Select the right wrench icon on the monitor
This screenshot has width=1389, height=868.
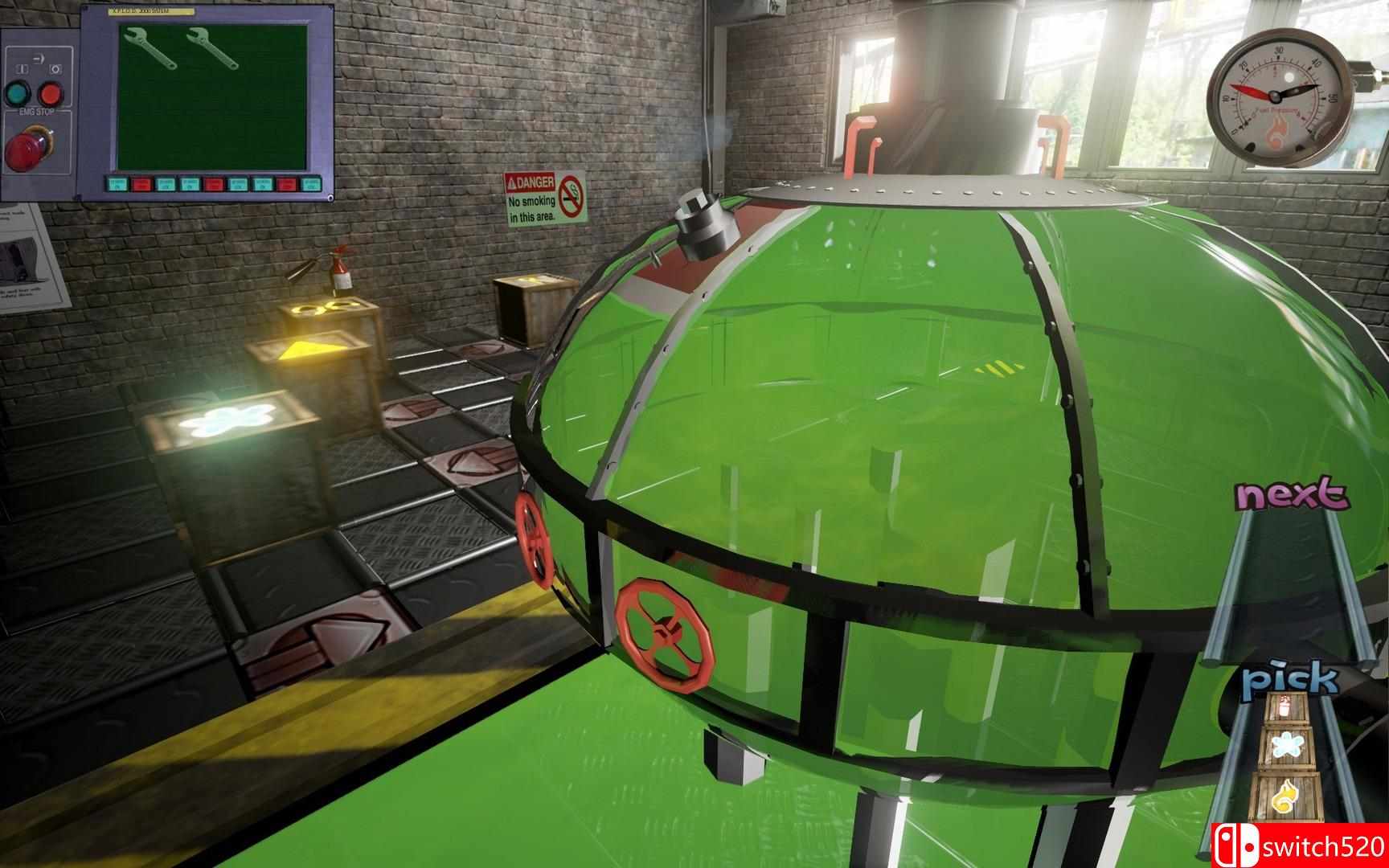click(x=214, y=48)
